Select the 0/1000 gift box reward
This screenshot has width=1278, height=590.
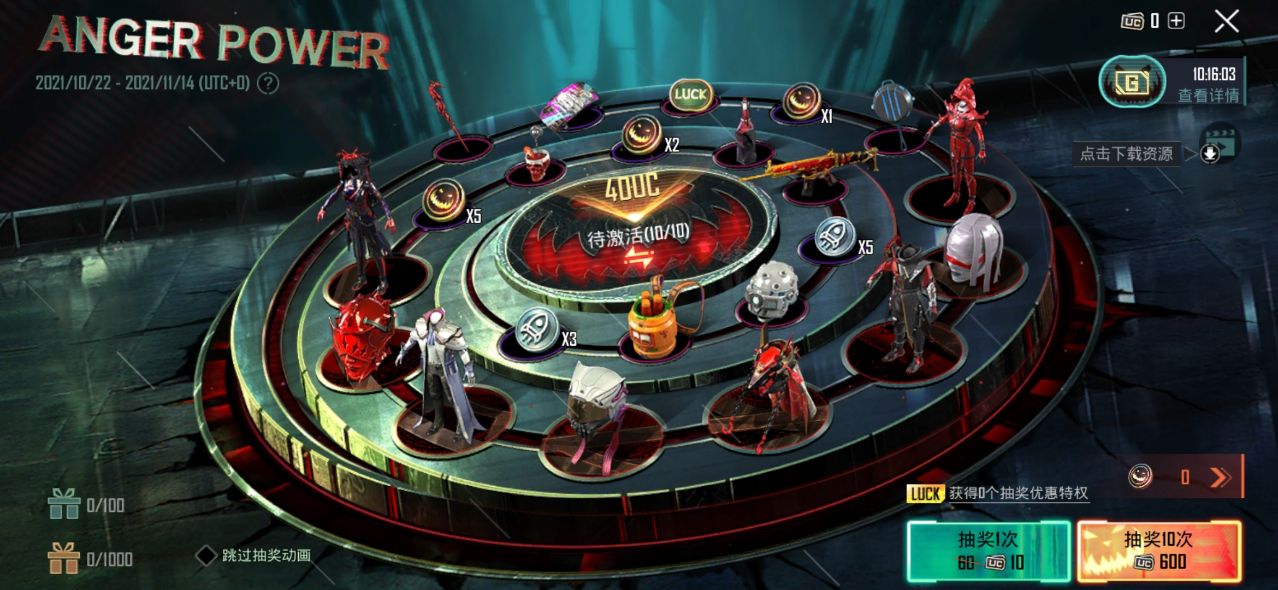[x=65, y=558]
